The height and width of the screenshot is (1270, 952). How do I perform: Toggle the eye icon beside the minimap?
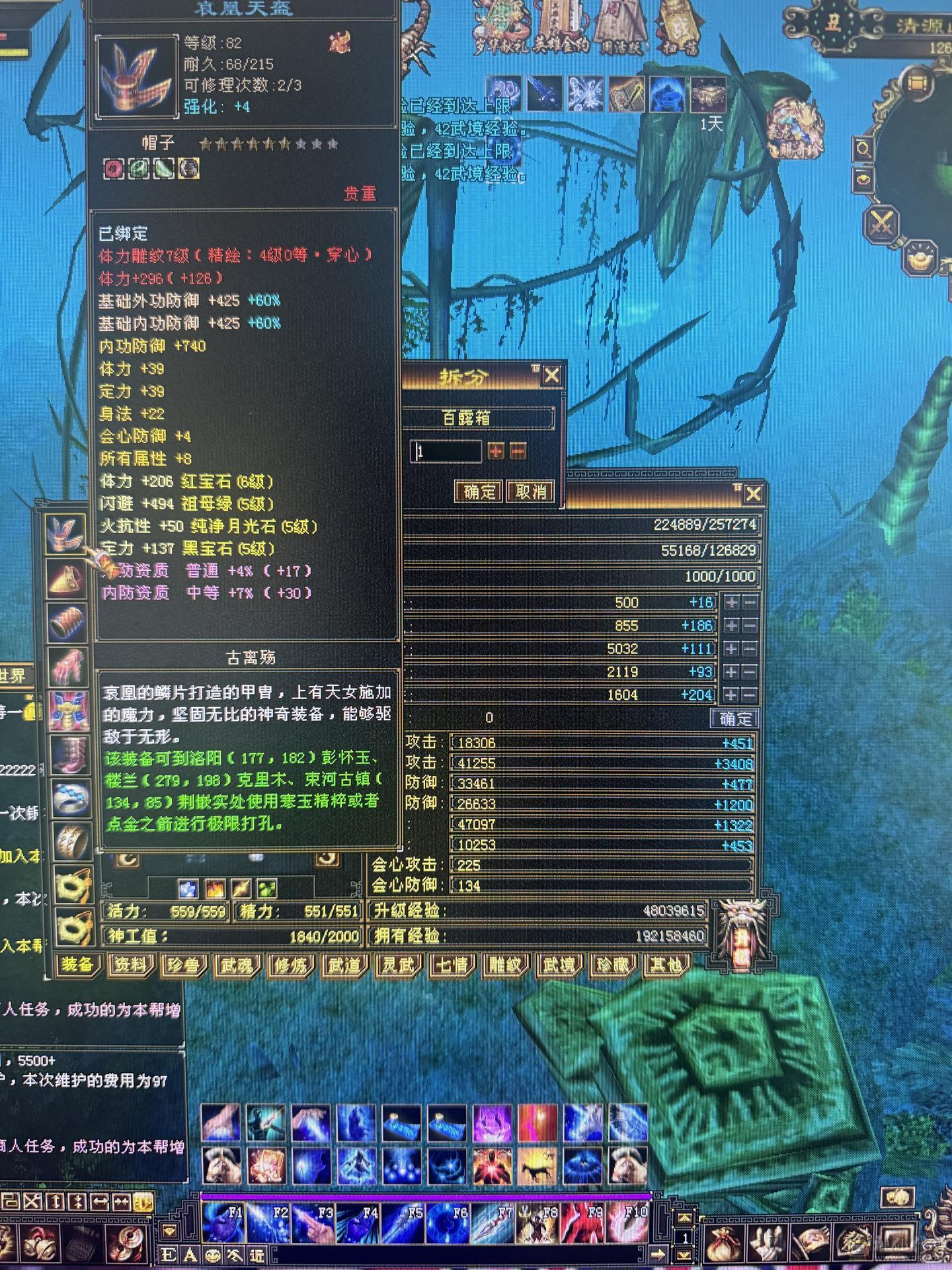click(x=863, y=180)
